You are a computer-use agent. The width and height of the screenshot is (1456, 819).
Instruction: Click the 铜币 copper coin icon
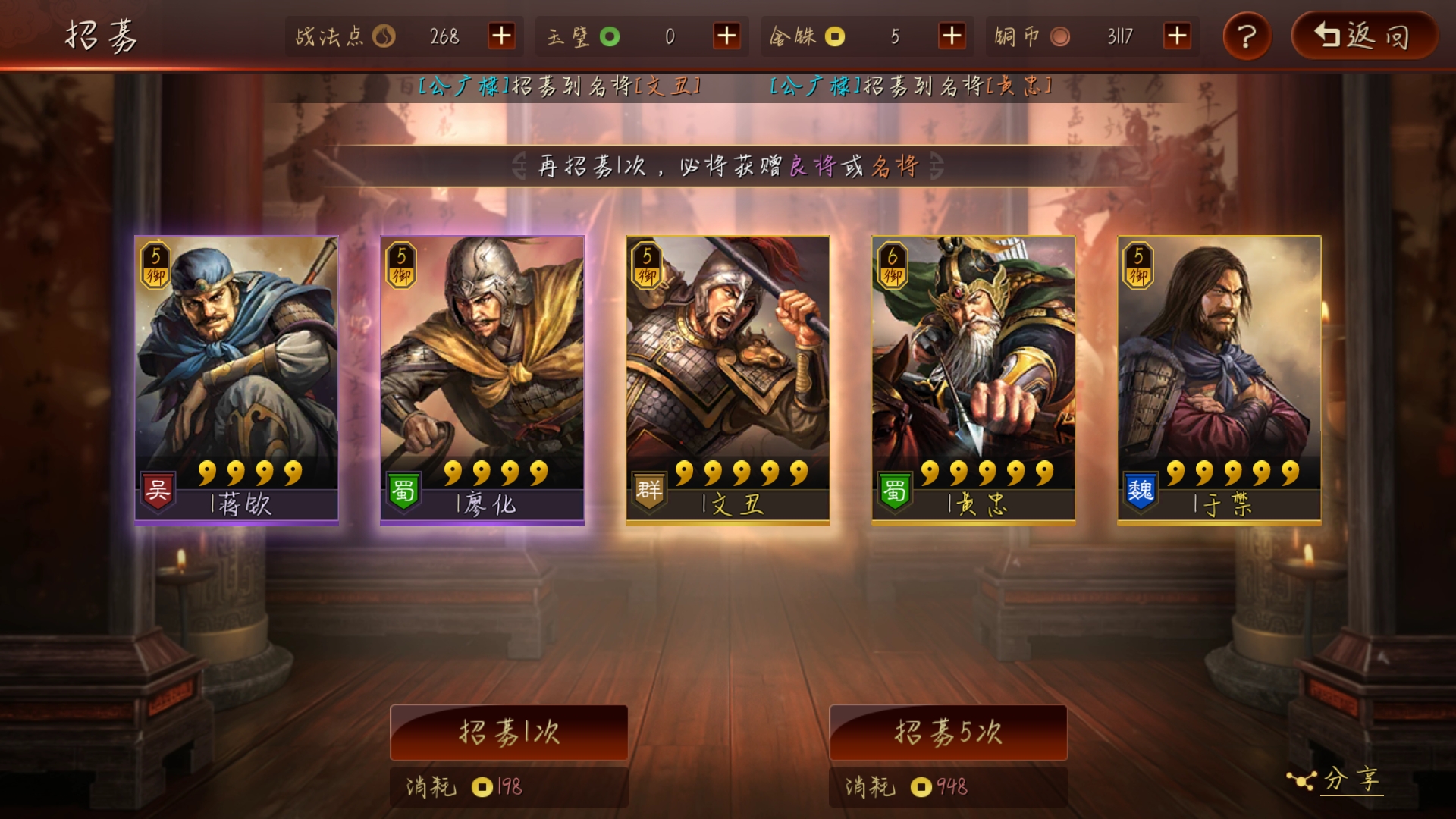click(1059, 36)
